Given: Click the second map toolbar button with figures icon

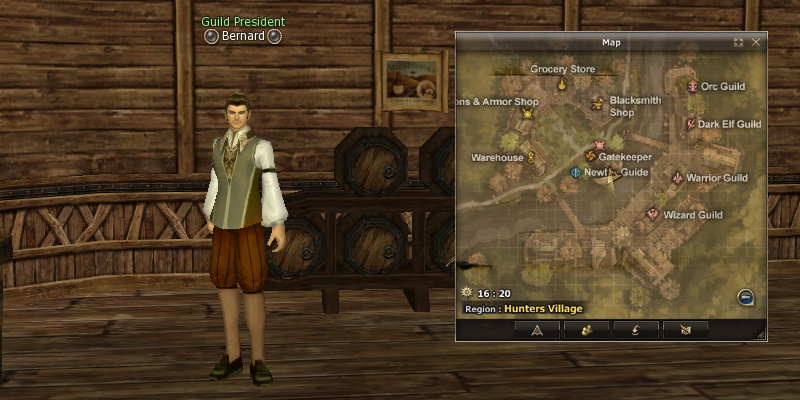Looking at the screenshot, I should [x=587, y=329].
